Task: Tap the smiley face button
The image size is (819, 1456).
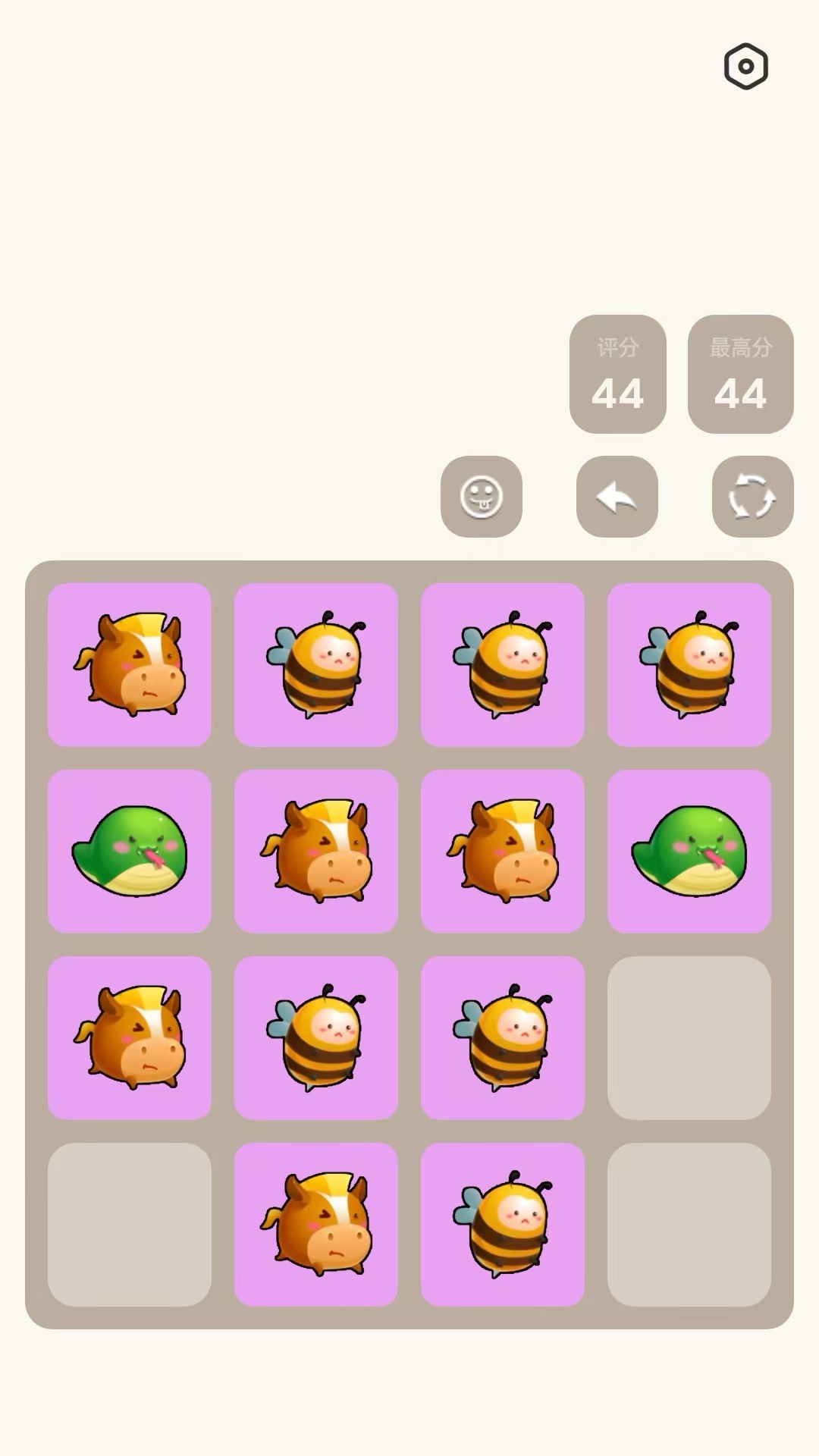Action: click(482, 497)
